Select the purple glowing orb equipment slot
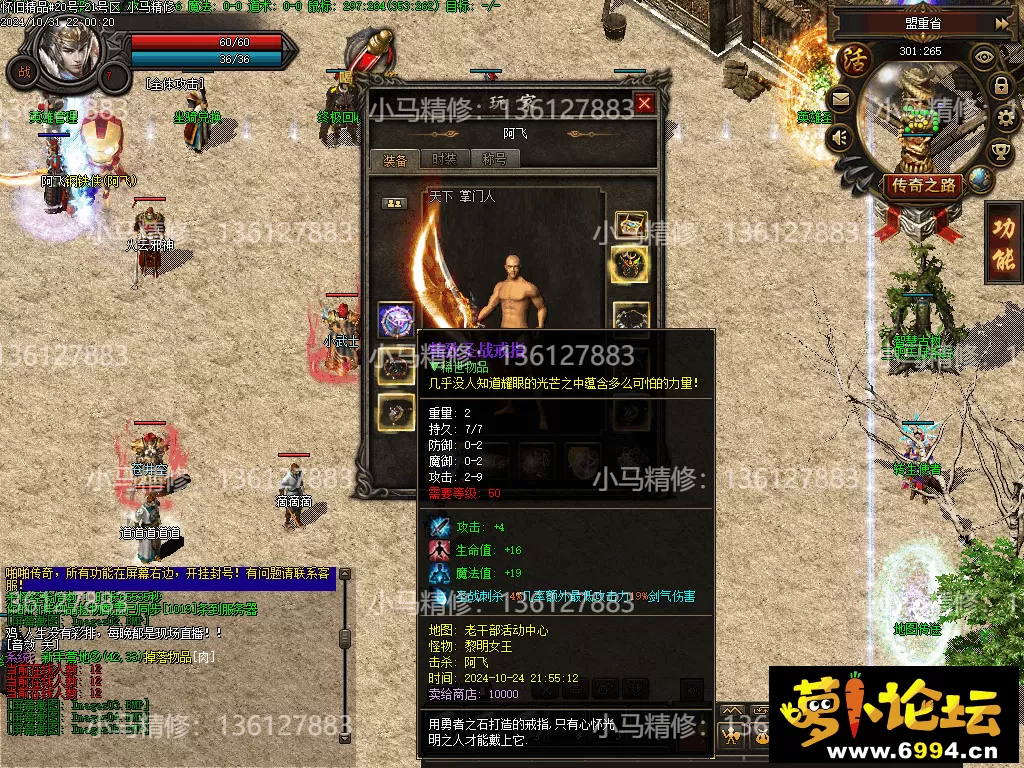This screenshot has height=768, width=1024. click(x=396, y=320)
